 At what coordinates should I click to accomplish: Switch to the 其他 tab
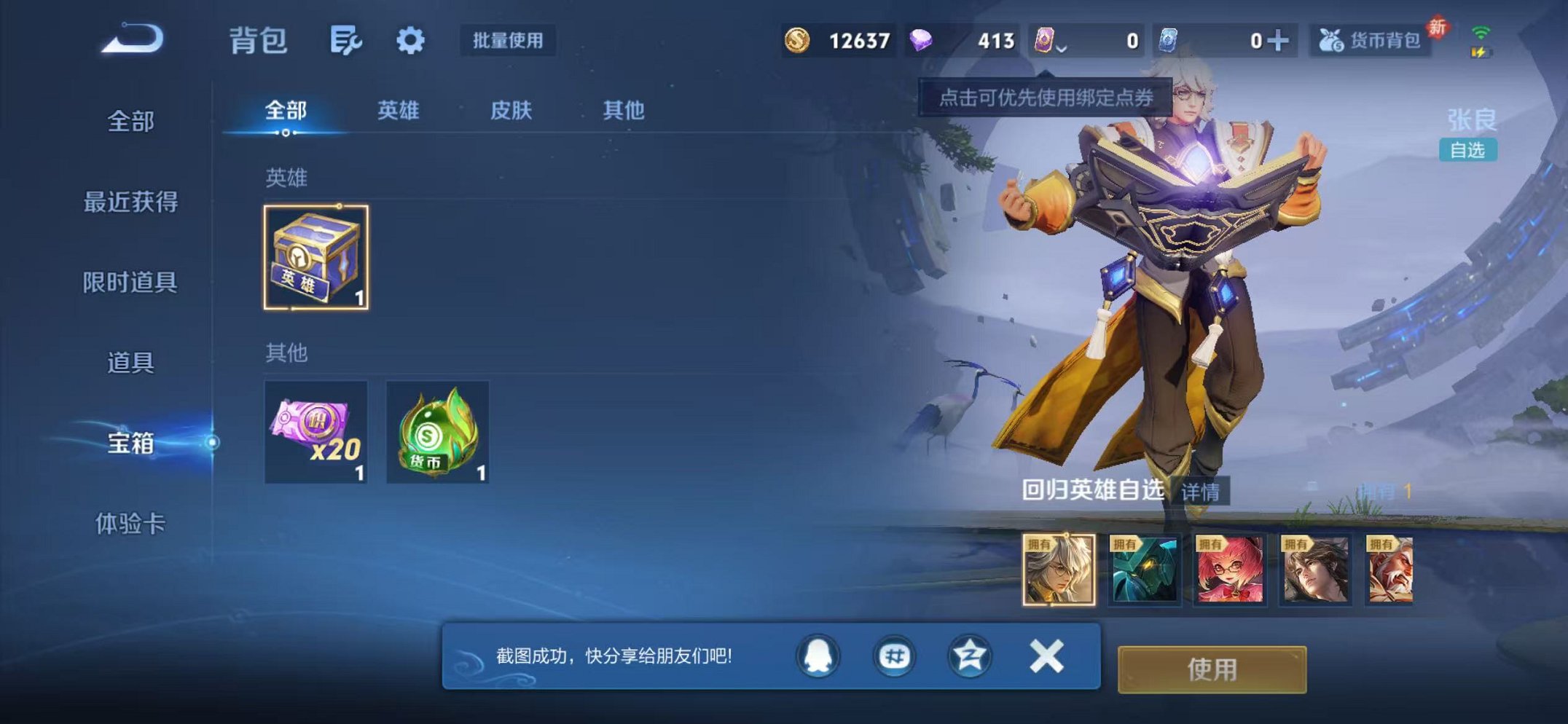624,109
